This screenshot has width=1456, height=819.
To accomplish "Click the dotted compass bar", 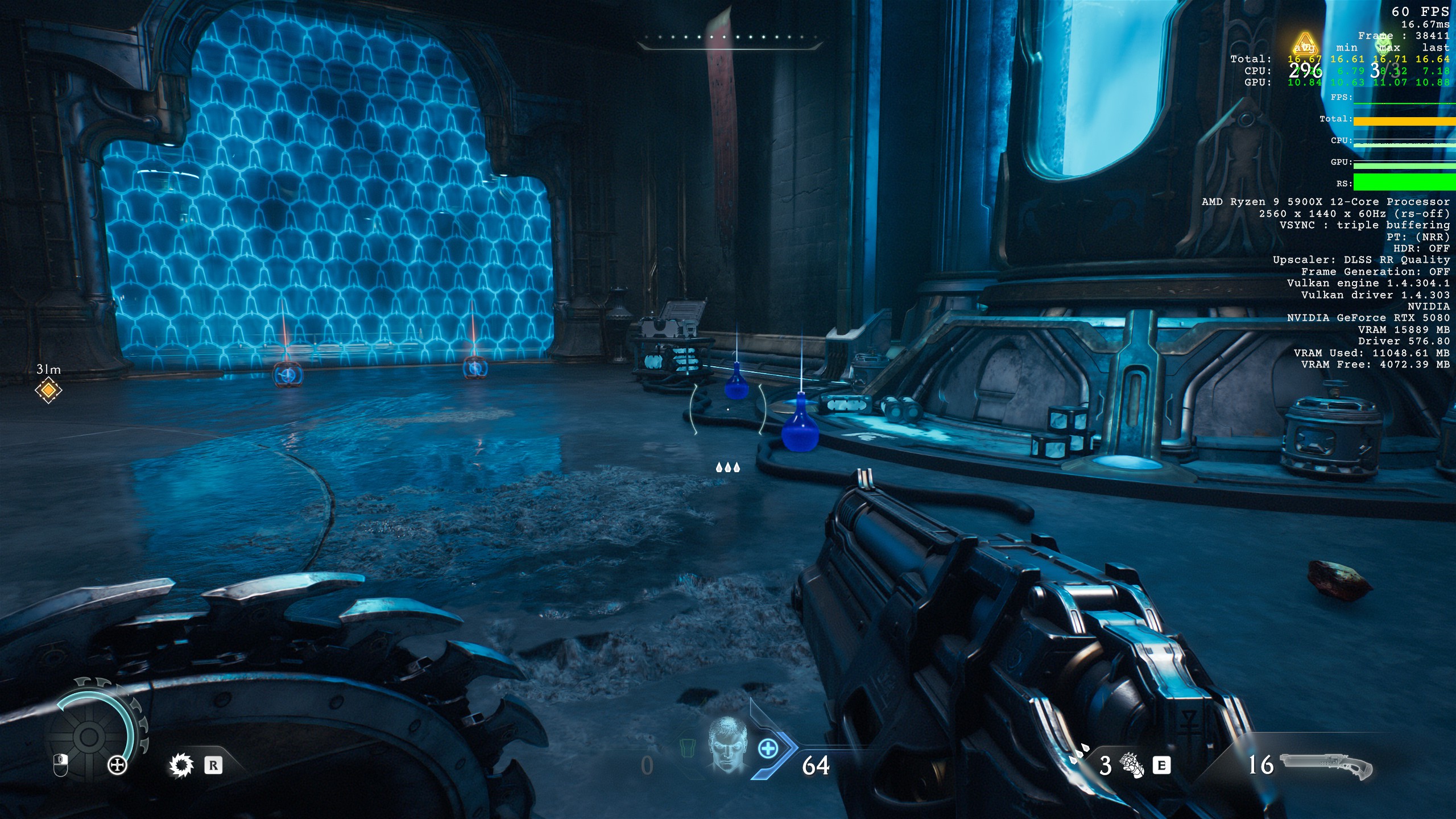I will (728, 39).
